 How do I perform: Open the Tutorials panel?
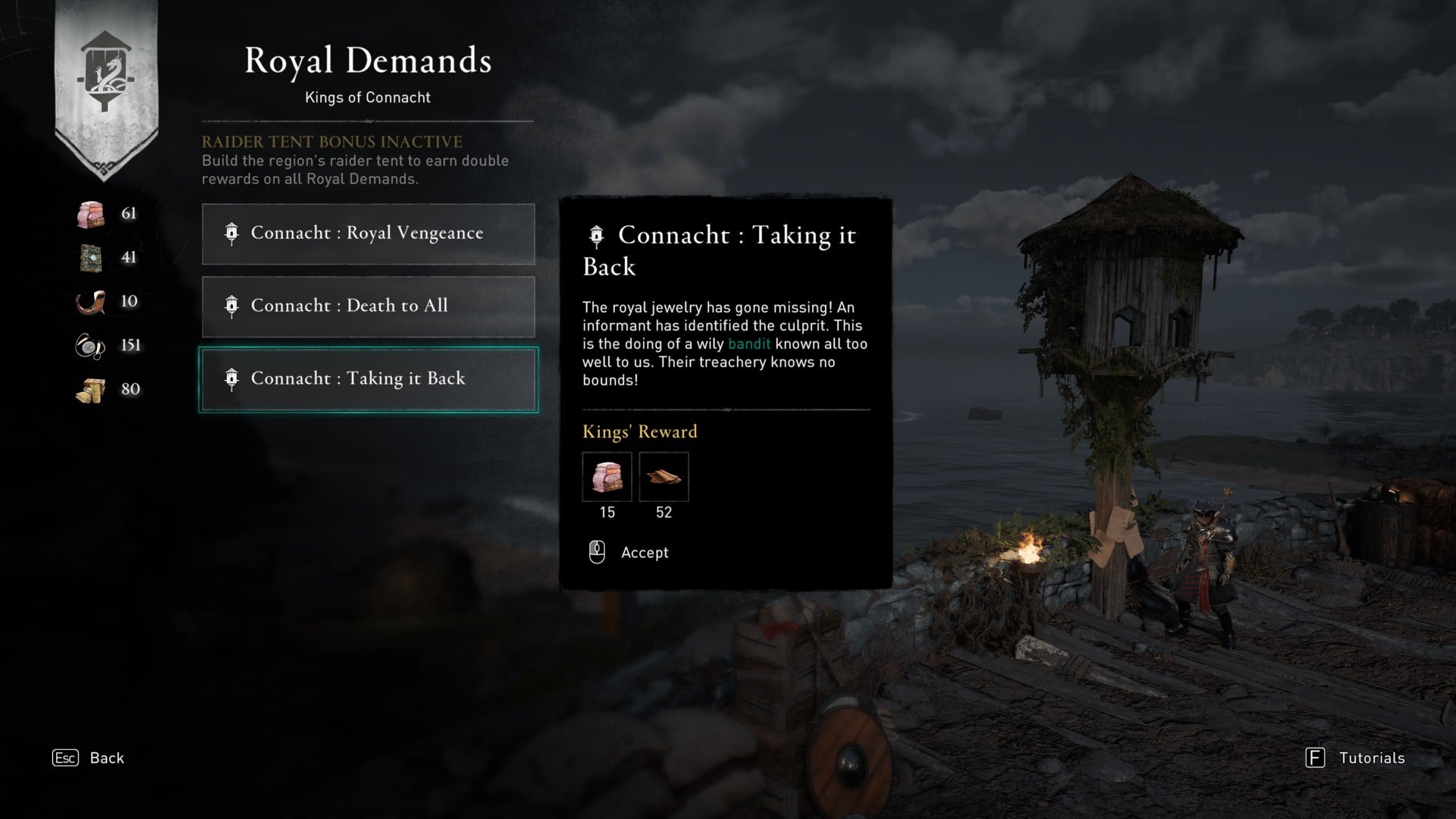(x=1355, y=758)
